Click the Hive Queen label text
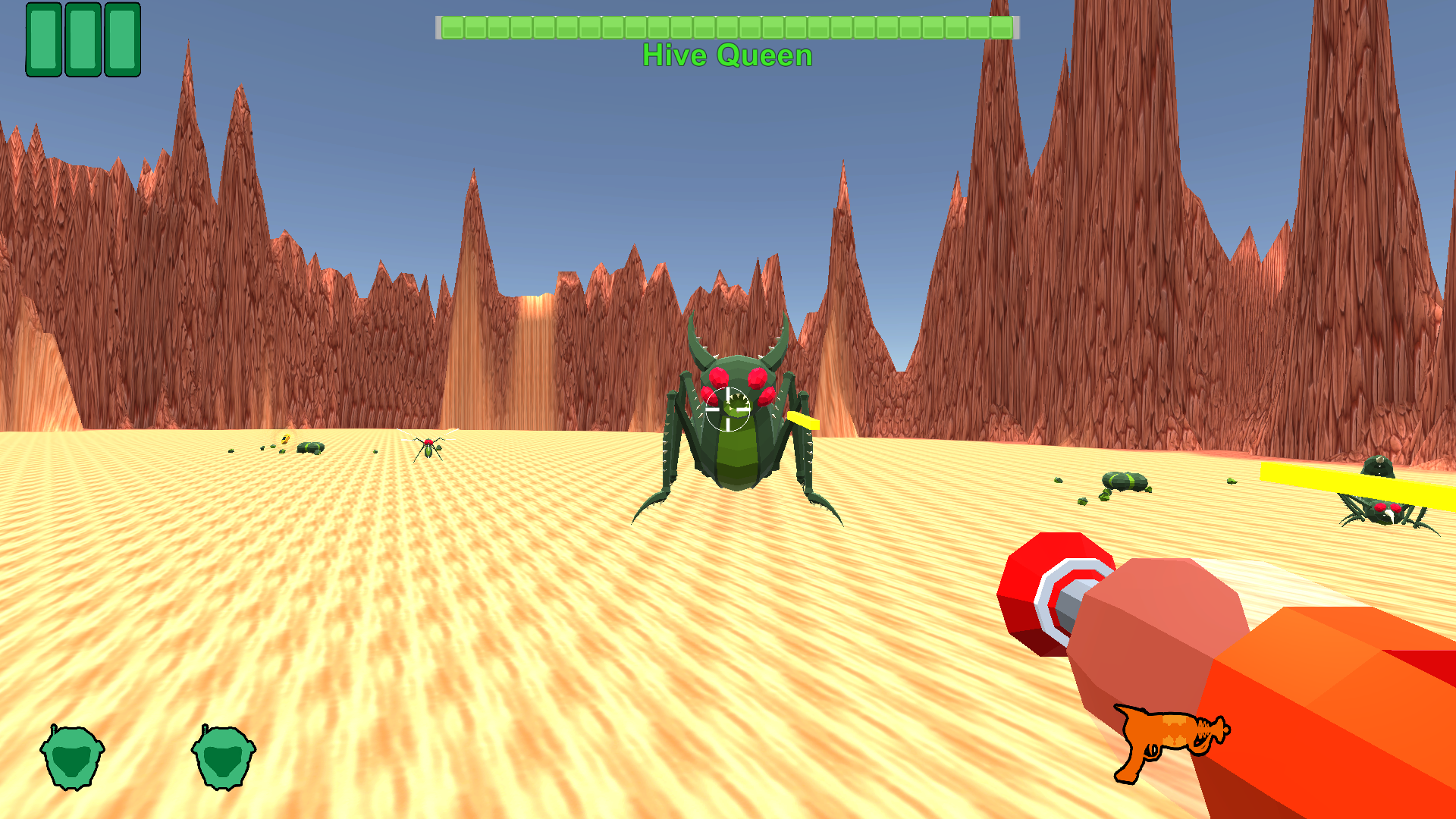1456x819 pixels. pyautogui.click(x=726, y=55)
